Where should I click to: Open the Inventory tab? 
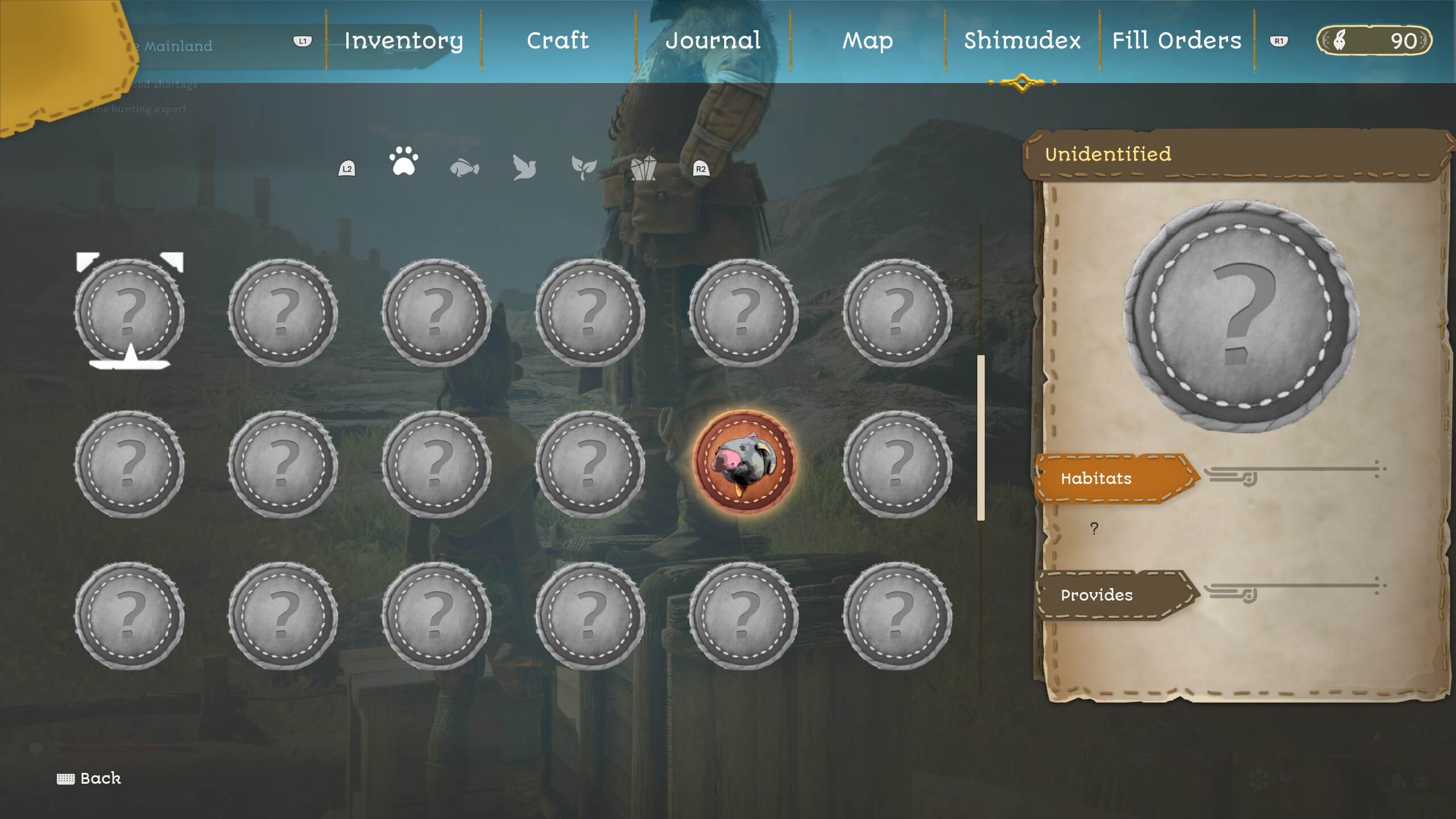403,41
